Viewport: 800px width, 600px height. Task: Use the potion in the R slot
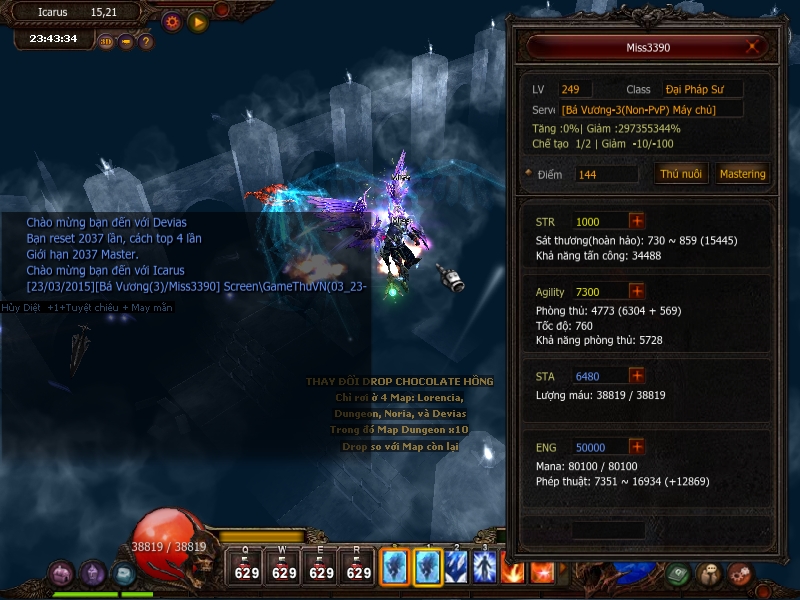coord(358,567)
